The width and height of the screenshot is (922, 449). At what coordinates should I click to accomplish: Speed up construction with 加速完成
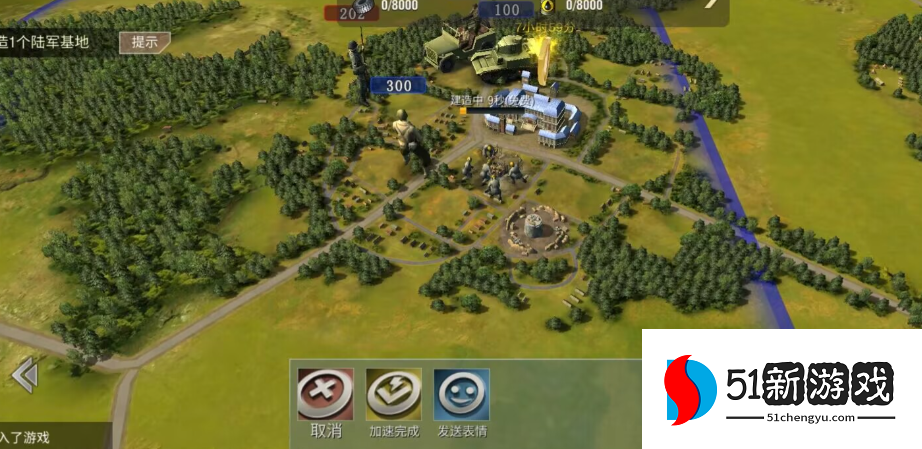pos(393,396)
